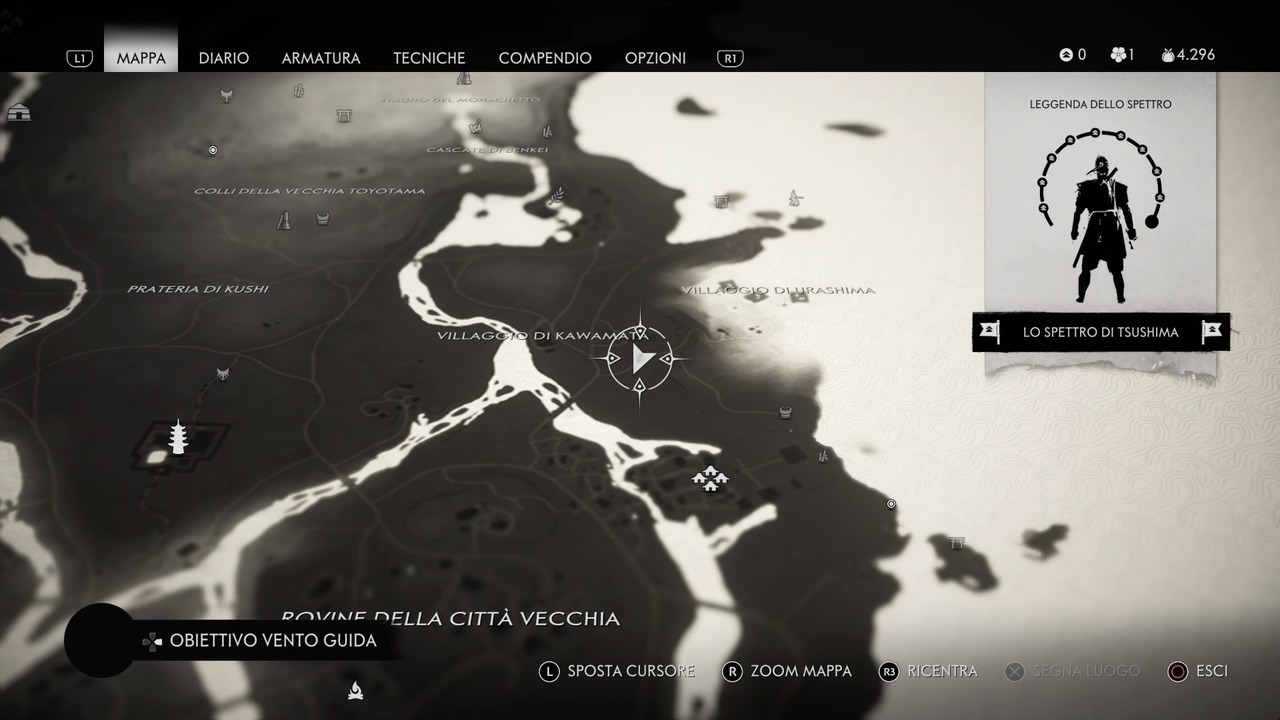Select the three-houses village marker
Image resolution: width=1280 pixels, height=720 pixels.
tap(709, 479)
